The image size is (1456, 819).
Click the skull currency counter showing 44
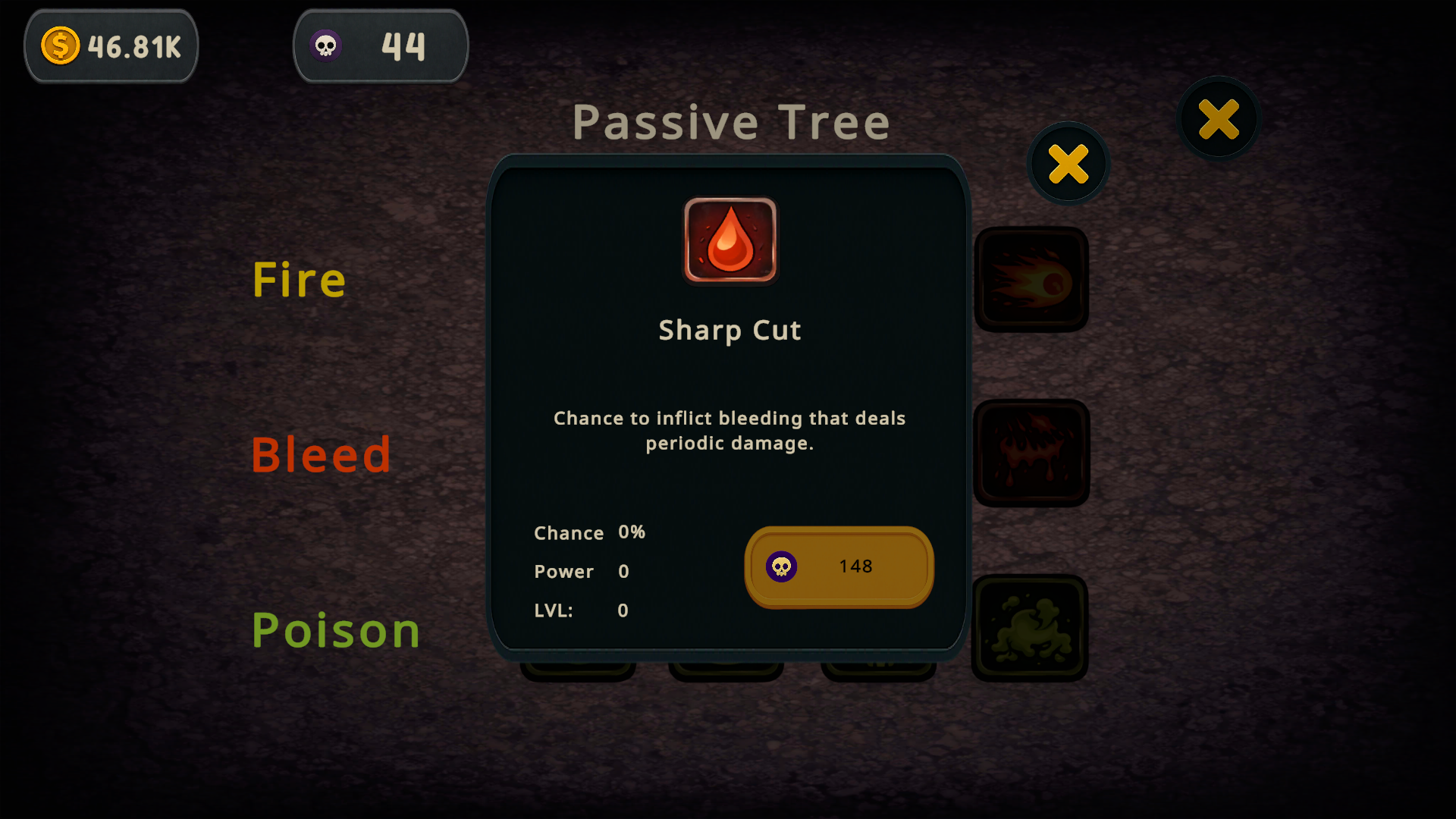point(381,45)
